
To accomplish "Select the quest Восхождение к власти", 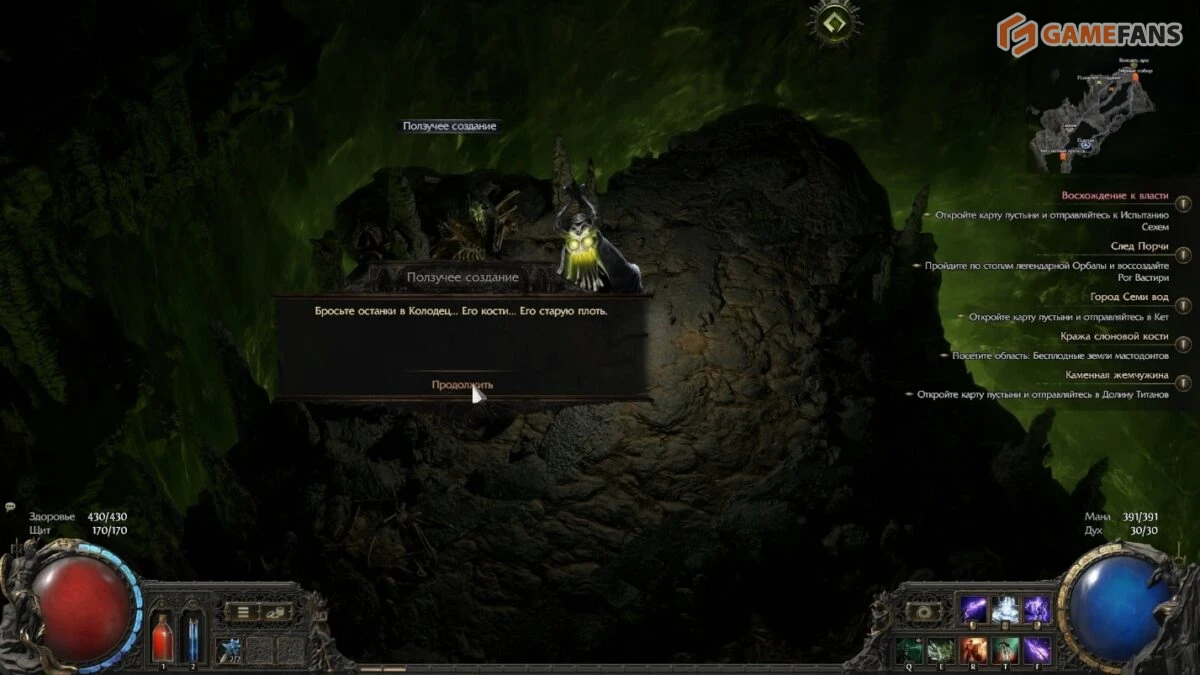I will click(x=1114, y=196).
